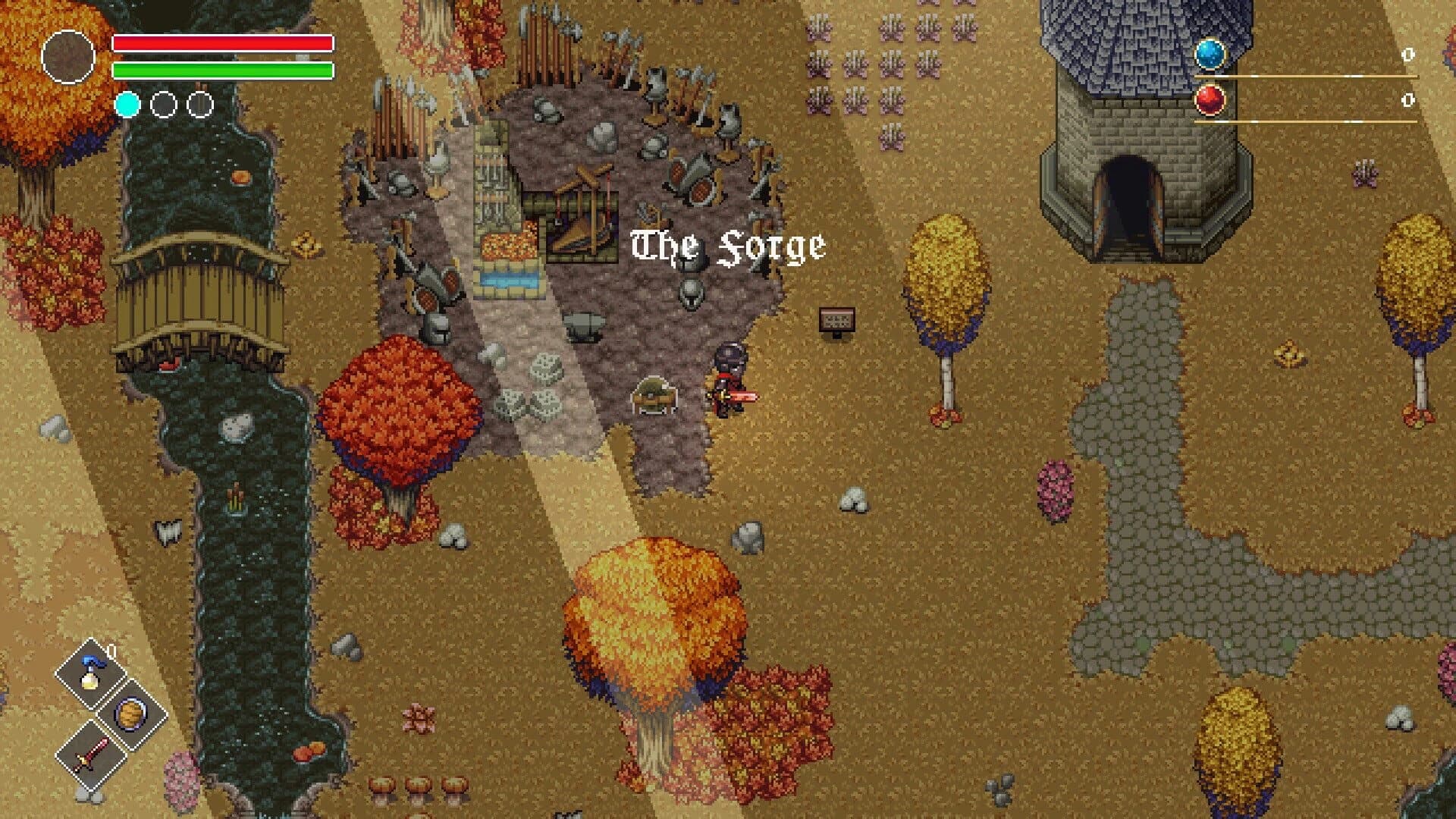Click the green stamina bar
The image size is (1456, 819).
(x=222, y=71)
